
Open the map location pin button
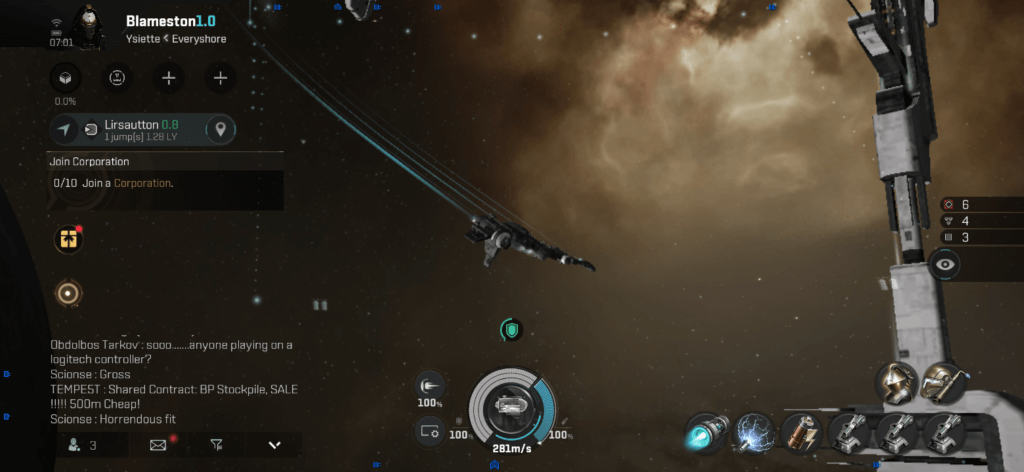click(221, 130)
